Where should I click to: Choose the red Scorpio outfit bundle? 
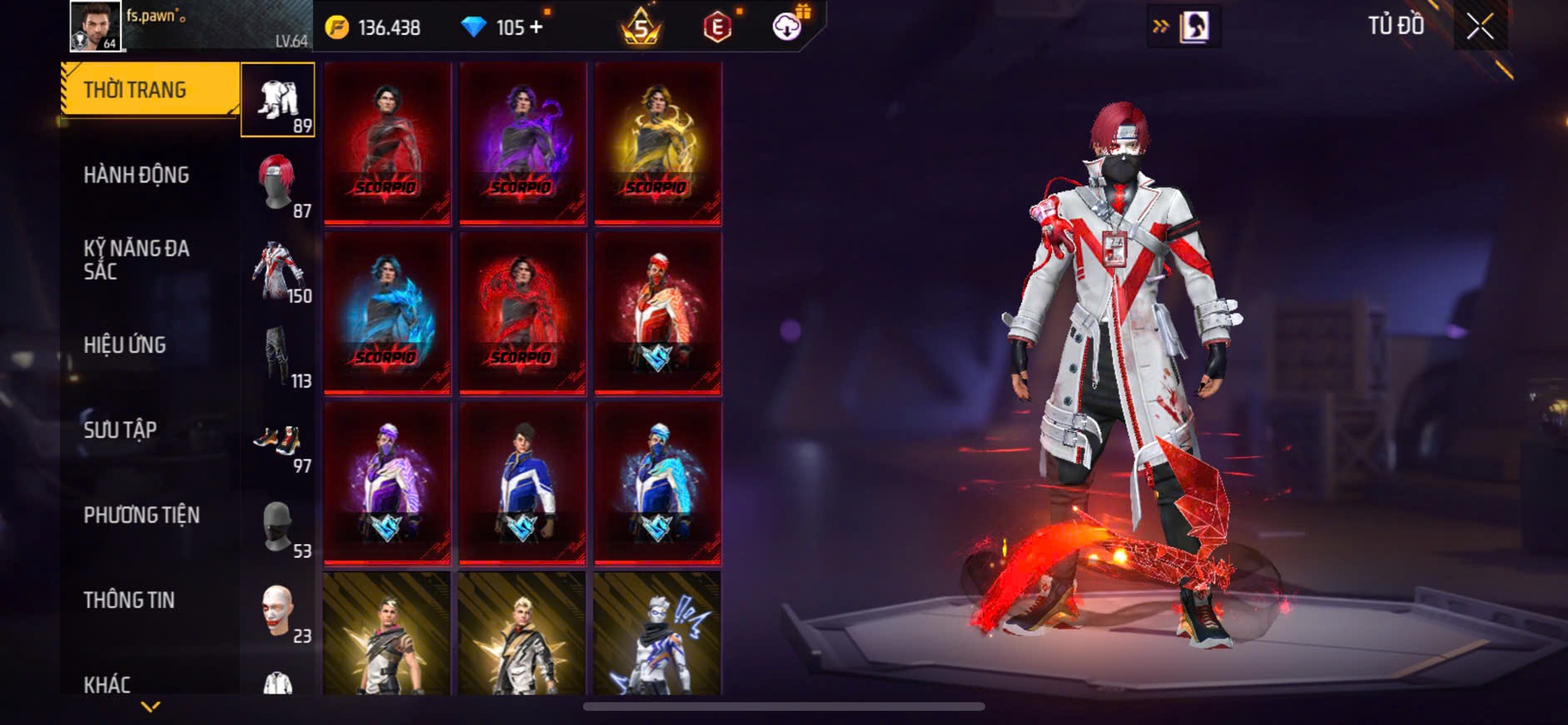point(387,143)
